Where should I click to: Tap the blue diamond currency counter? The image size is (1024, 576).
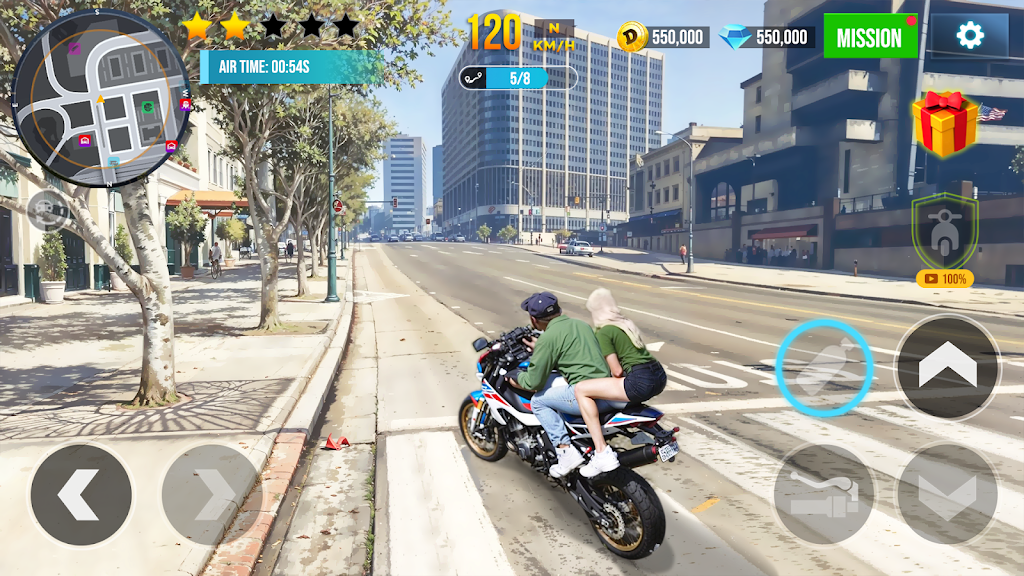tap(765, 37)
